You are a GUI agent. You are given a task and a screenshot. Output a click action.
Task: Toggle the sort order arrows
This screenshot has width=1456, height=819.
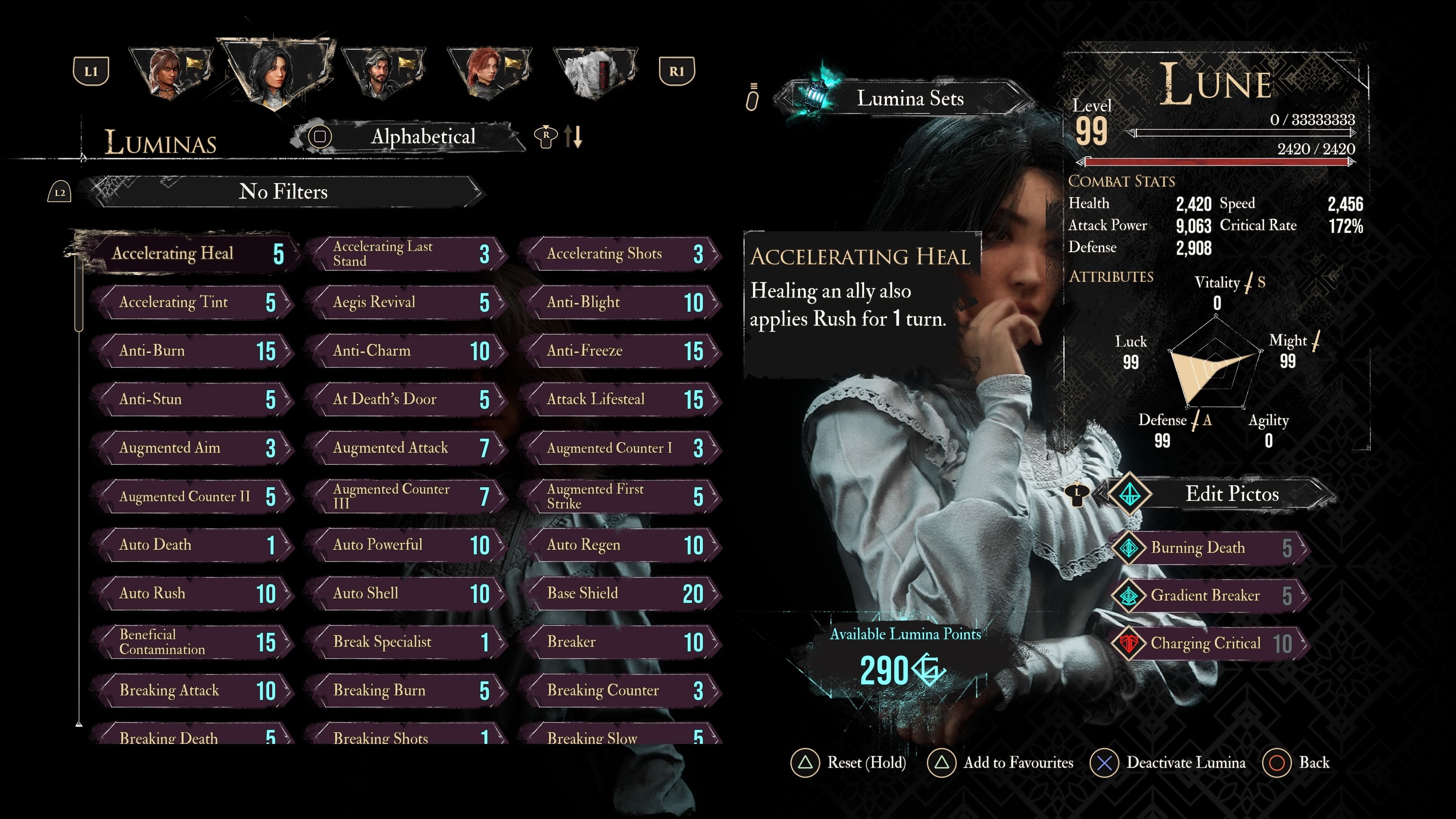573,137
